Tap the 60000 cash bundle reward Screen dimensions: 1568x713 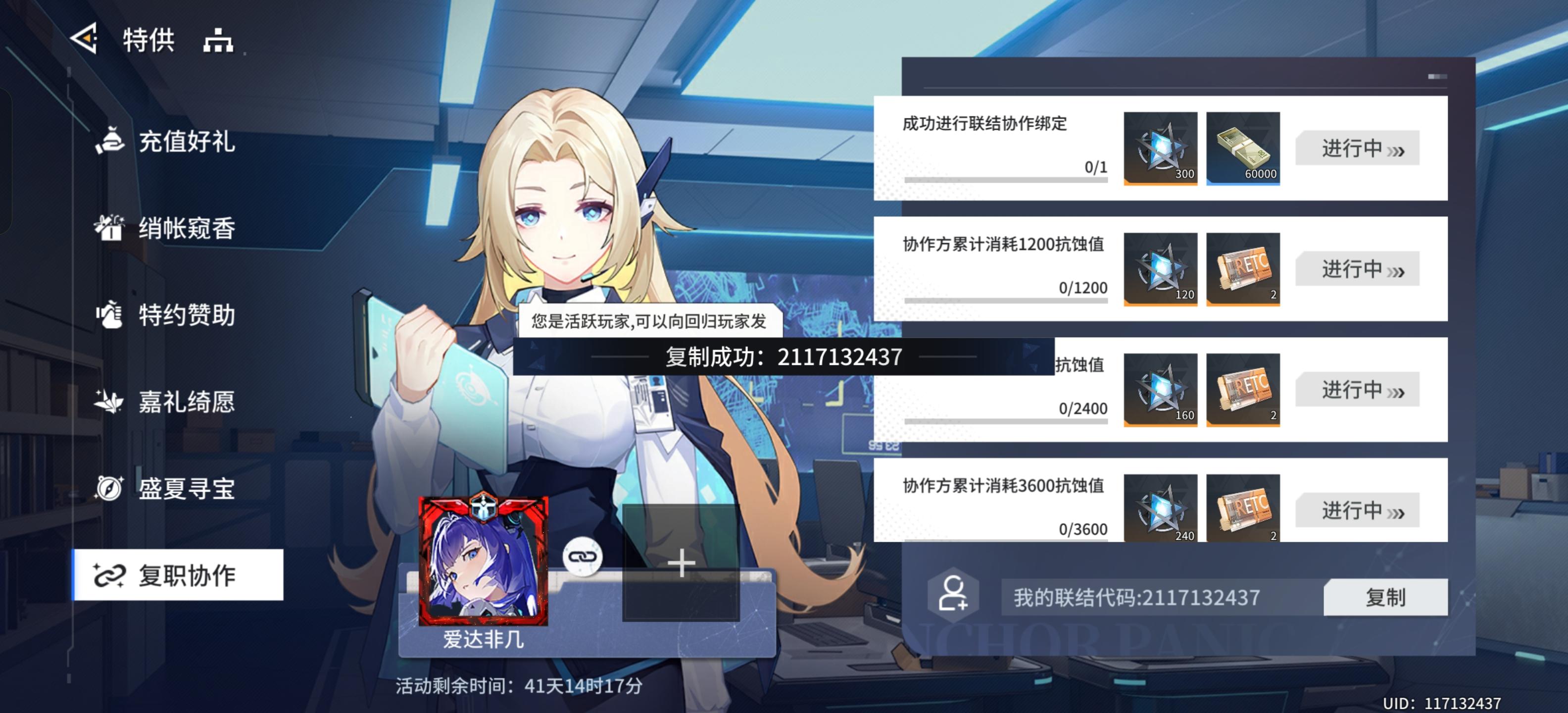click(1242, 148)
